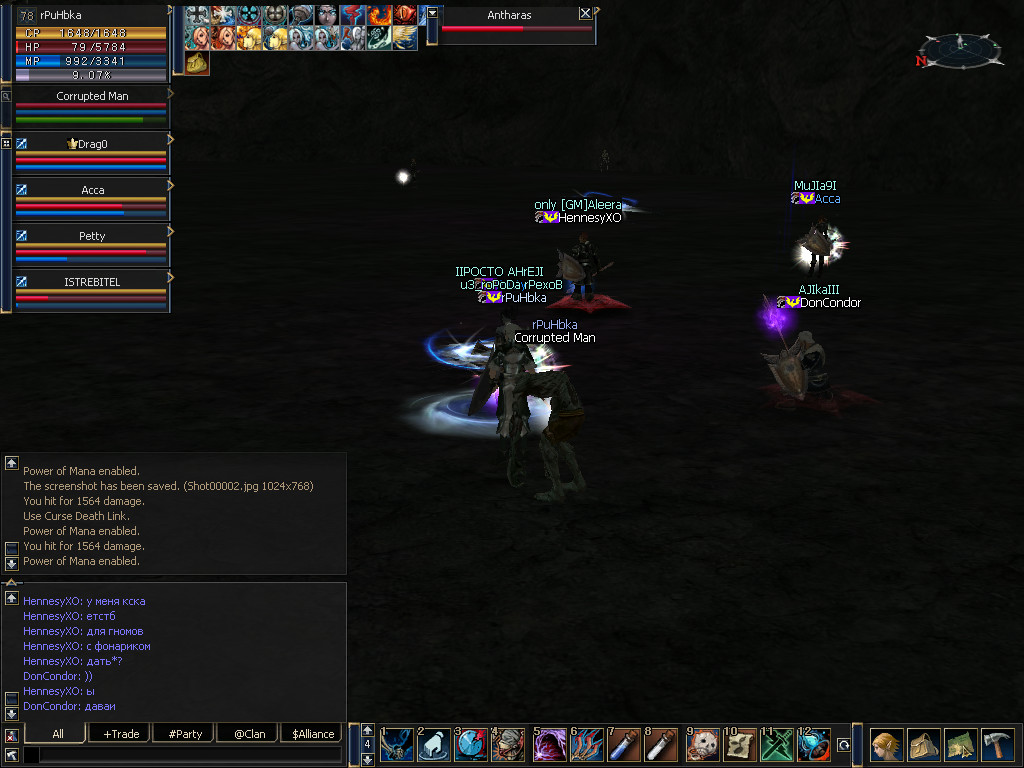
Task: Select party member ISTREBITEL
Action: pyautogui.click(x=91, y=282)
